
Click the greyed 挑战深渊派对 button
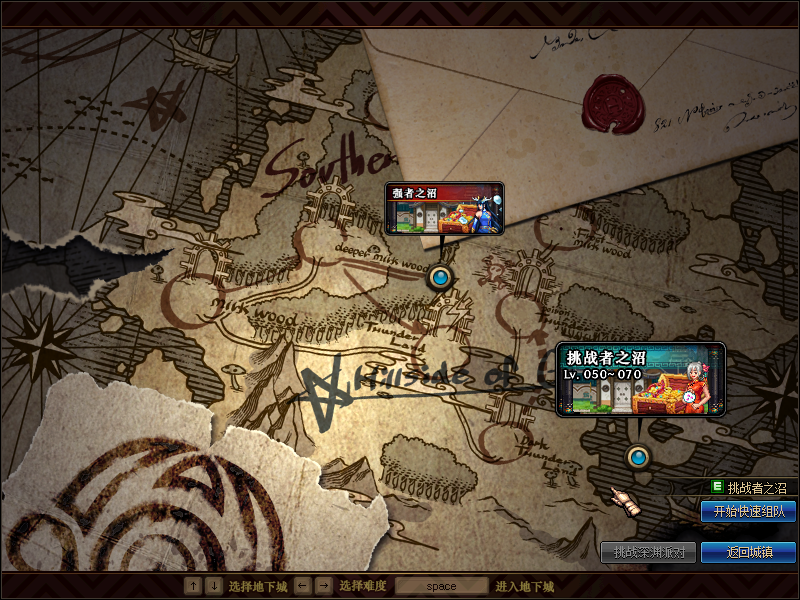click(x=648, y=552)
